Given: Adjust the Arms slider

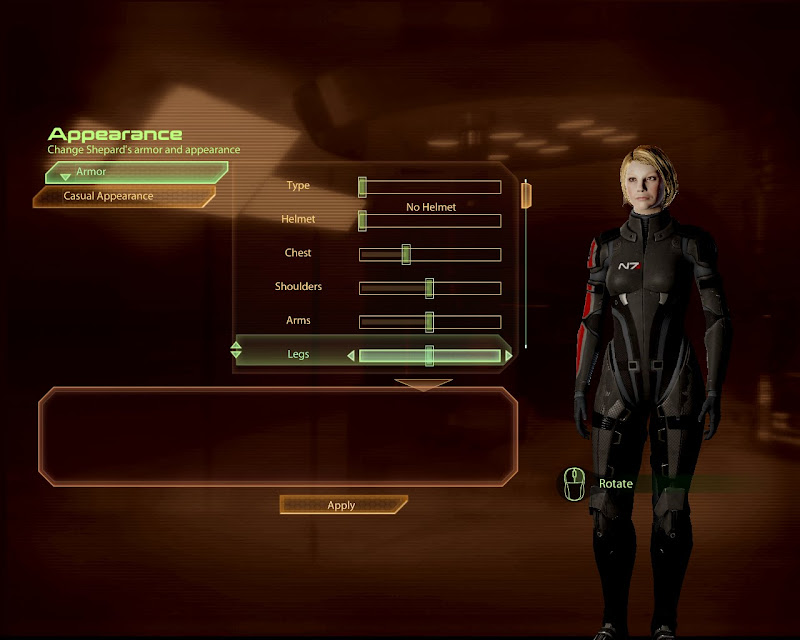Looking at the screenshot, I should click(430, 322).
